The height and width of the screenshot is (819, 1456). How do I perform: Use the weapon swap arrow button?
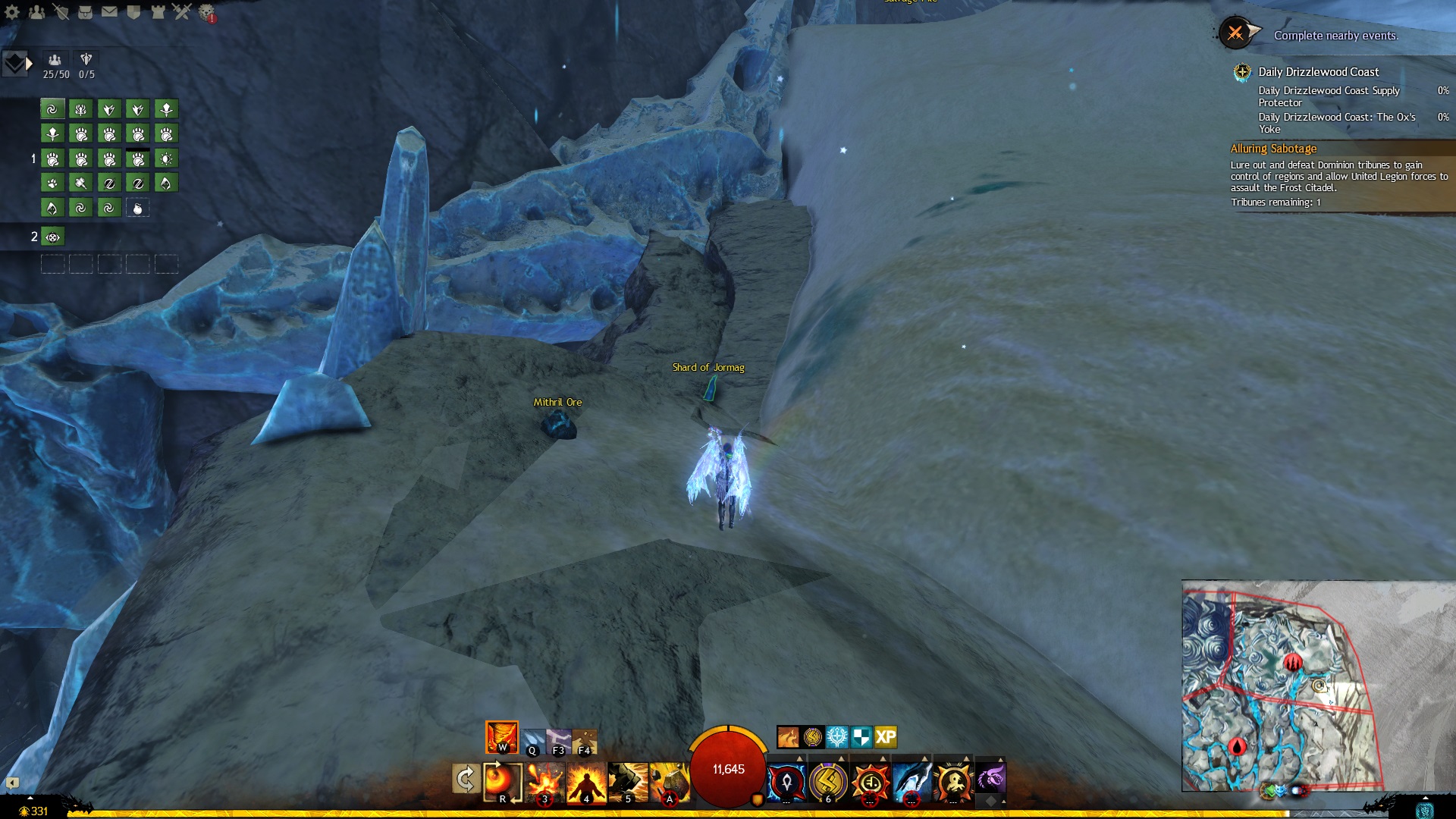click(x=465, y=779)
